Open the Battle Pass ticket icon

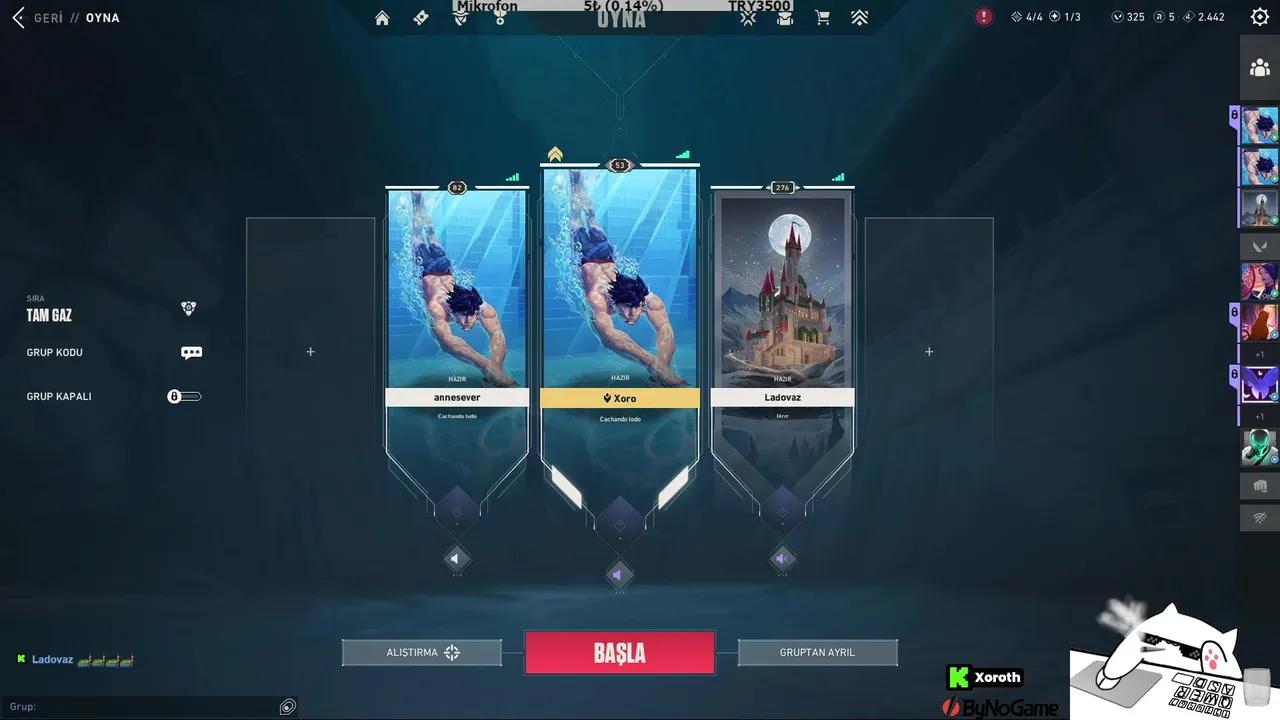(x=420, y=17)
